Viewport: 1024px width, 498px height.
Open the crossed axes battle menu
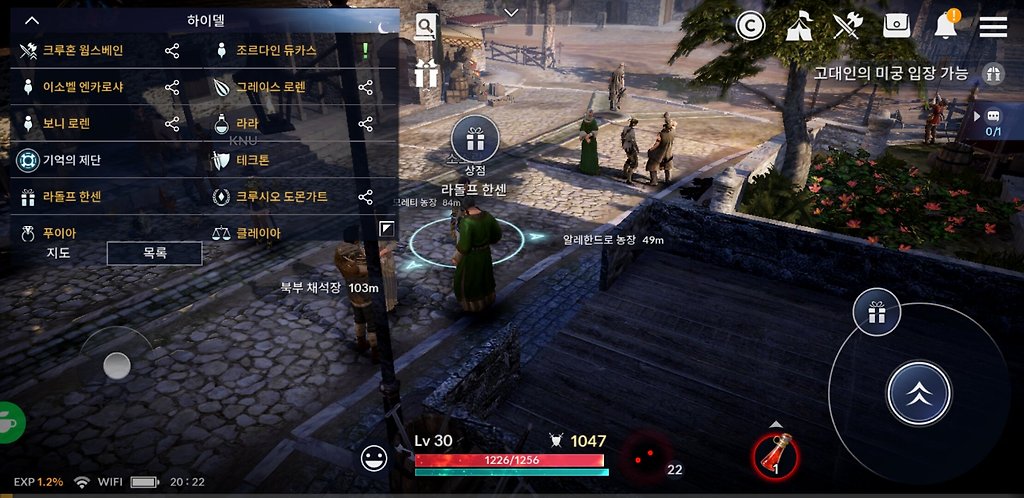pos(848,27)
